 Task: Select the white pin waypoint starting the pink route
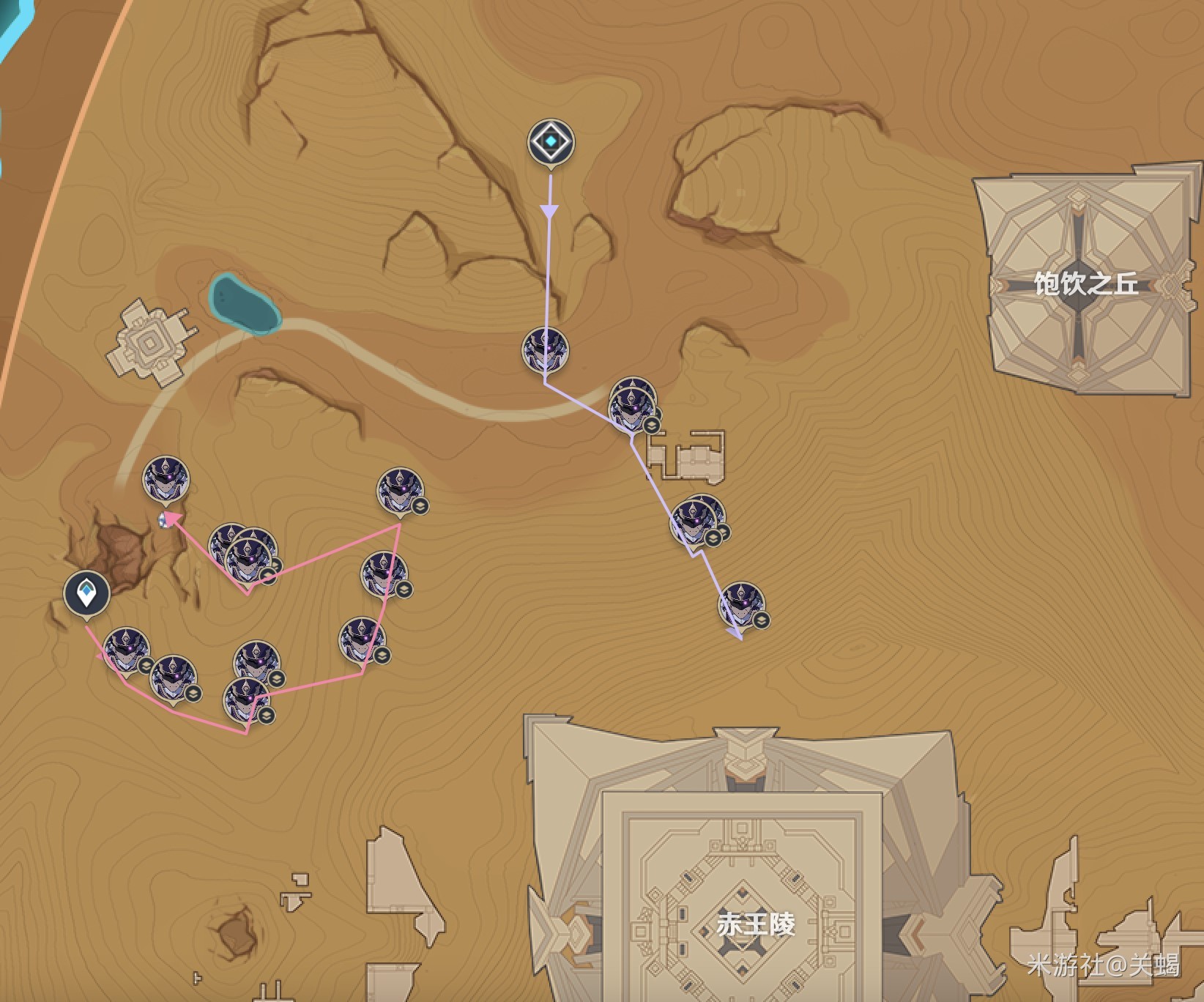[86, 593]
